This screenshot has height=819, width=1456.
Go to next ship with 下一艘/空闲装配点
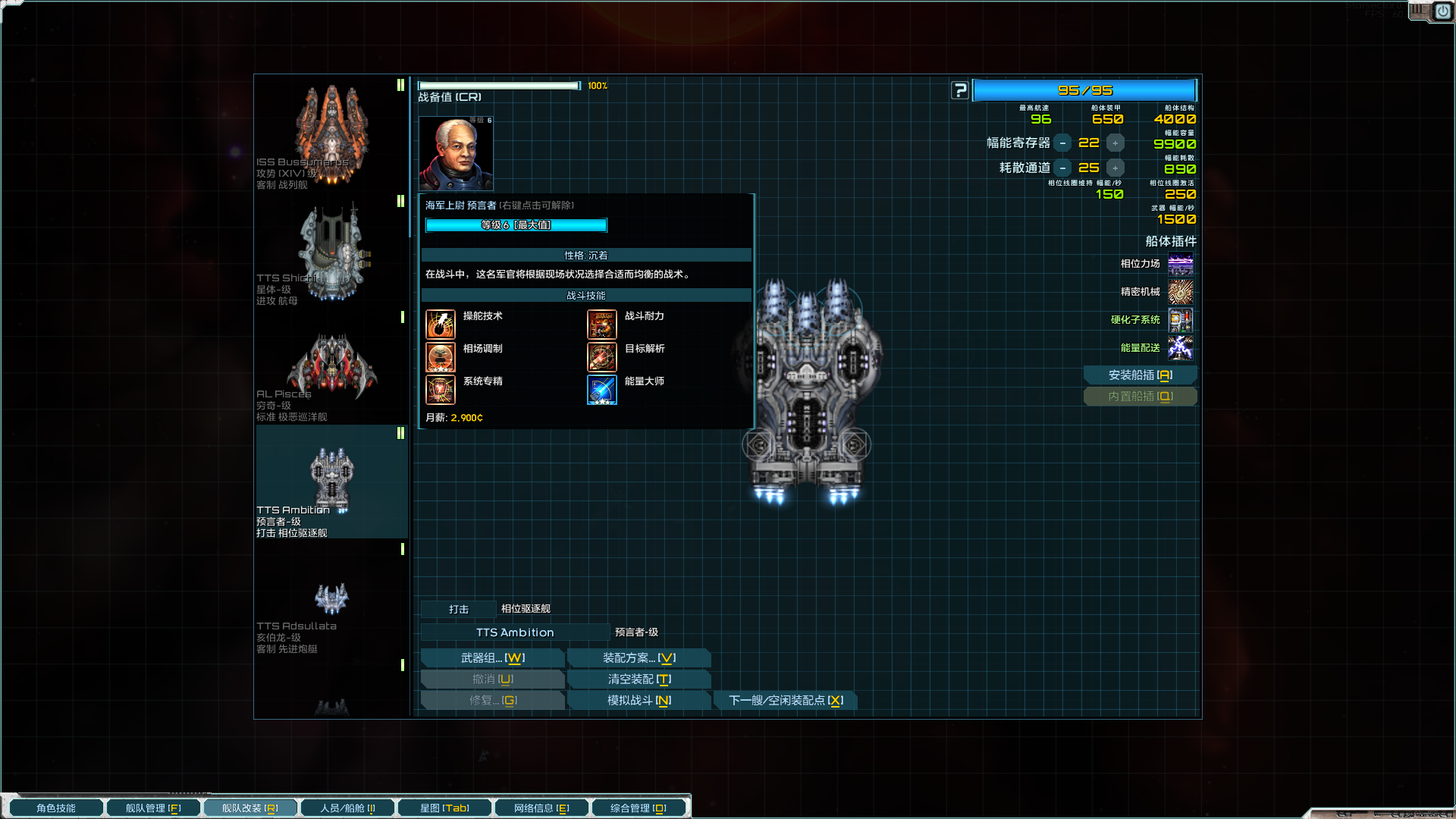click(x=786, y=701)
